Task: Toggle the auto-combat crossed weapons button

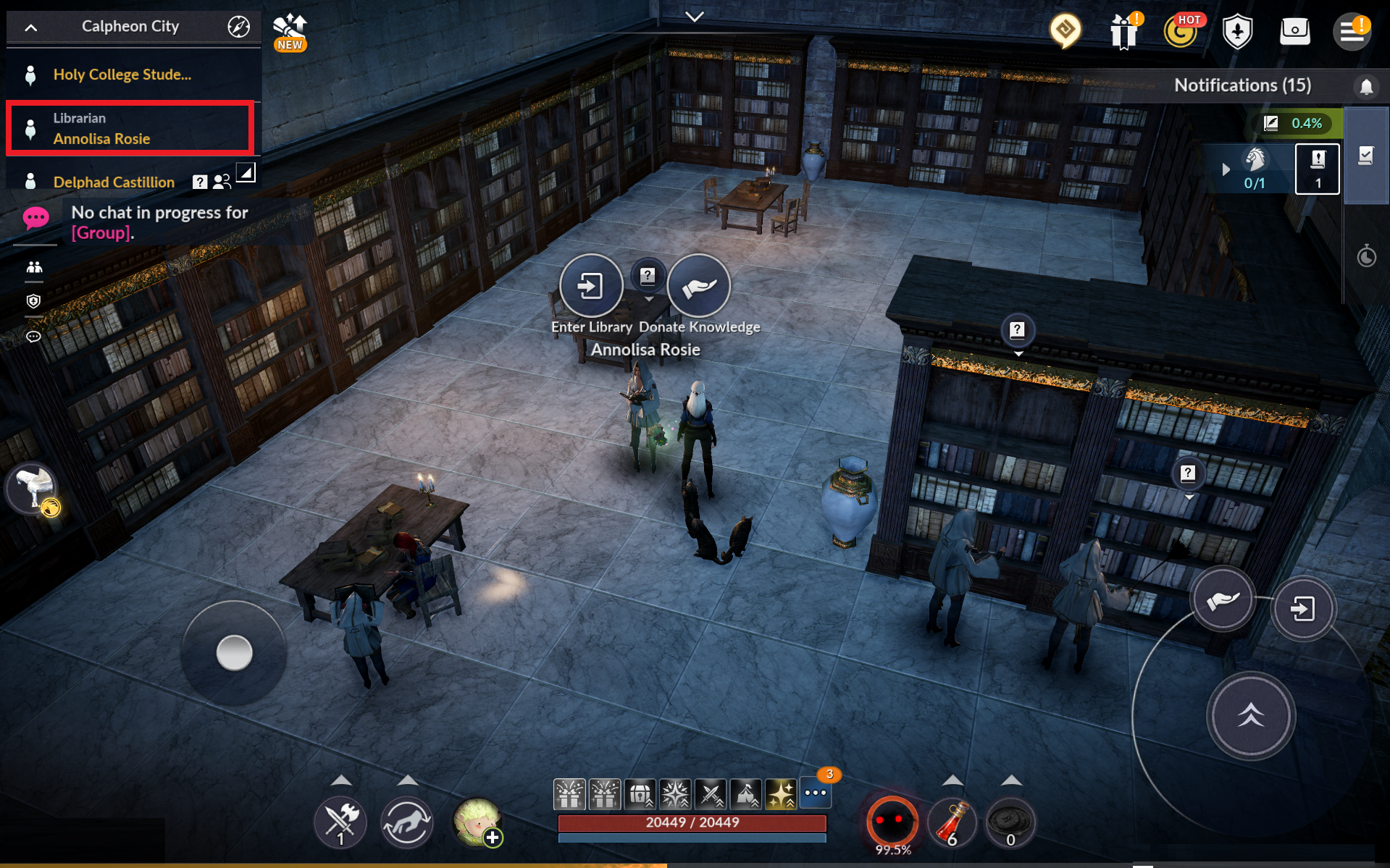Action: click(x=340, y=822)
